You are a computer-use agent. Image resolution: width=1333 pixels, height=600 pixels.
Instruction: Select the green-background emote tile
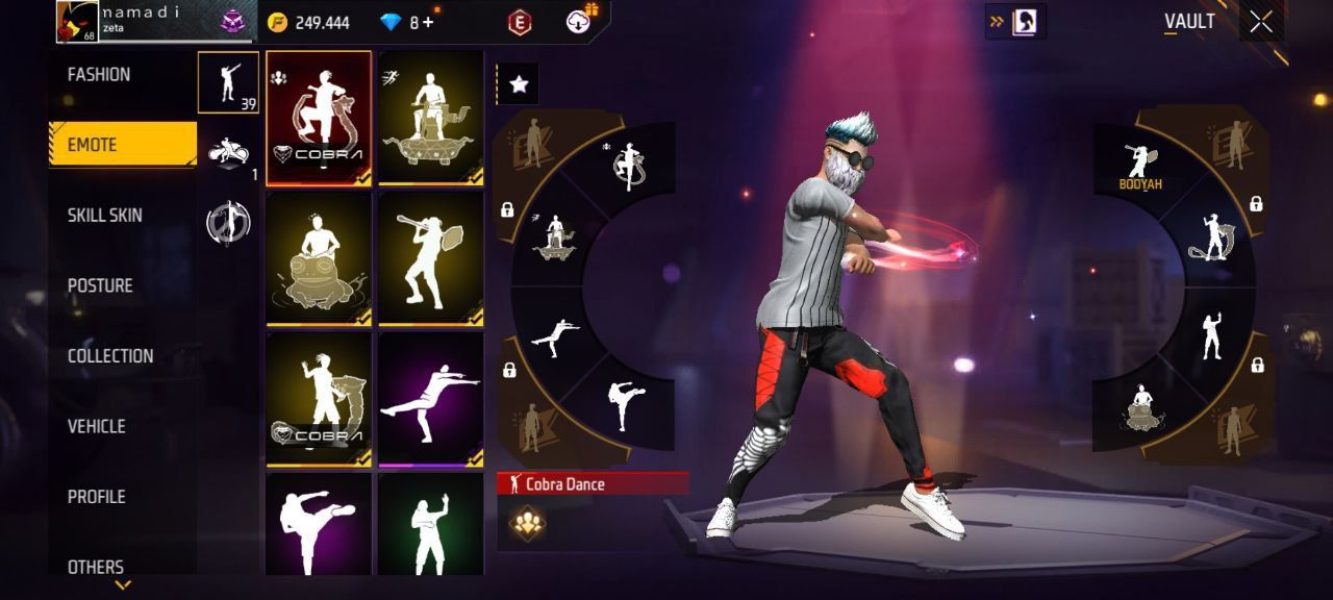pyautogui.click(x=431, y=525)
